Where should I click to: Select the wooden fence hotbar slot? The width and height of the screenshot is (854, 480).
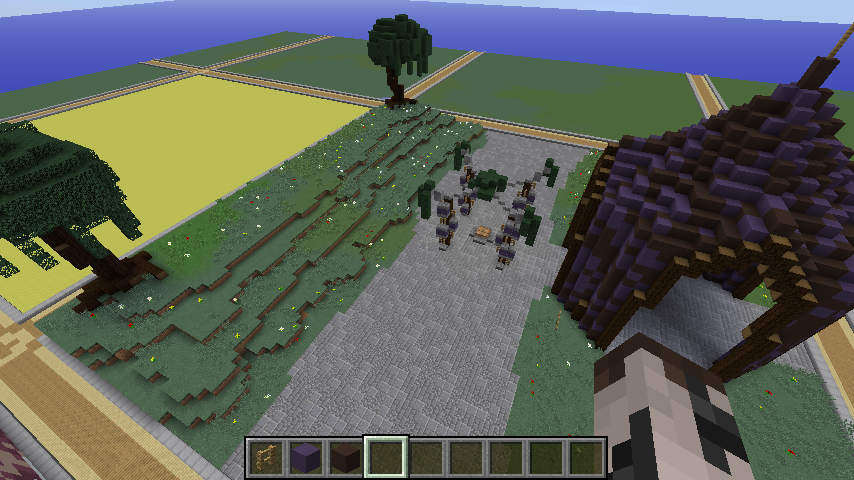tap(264, 458)
